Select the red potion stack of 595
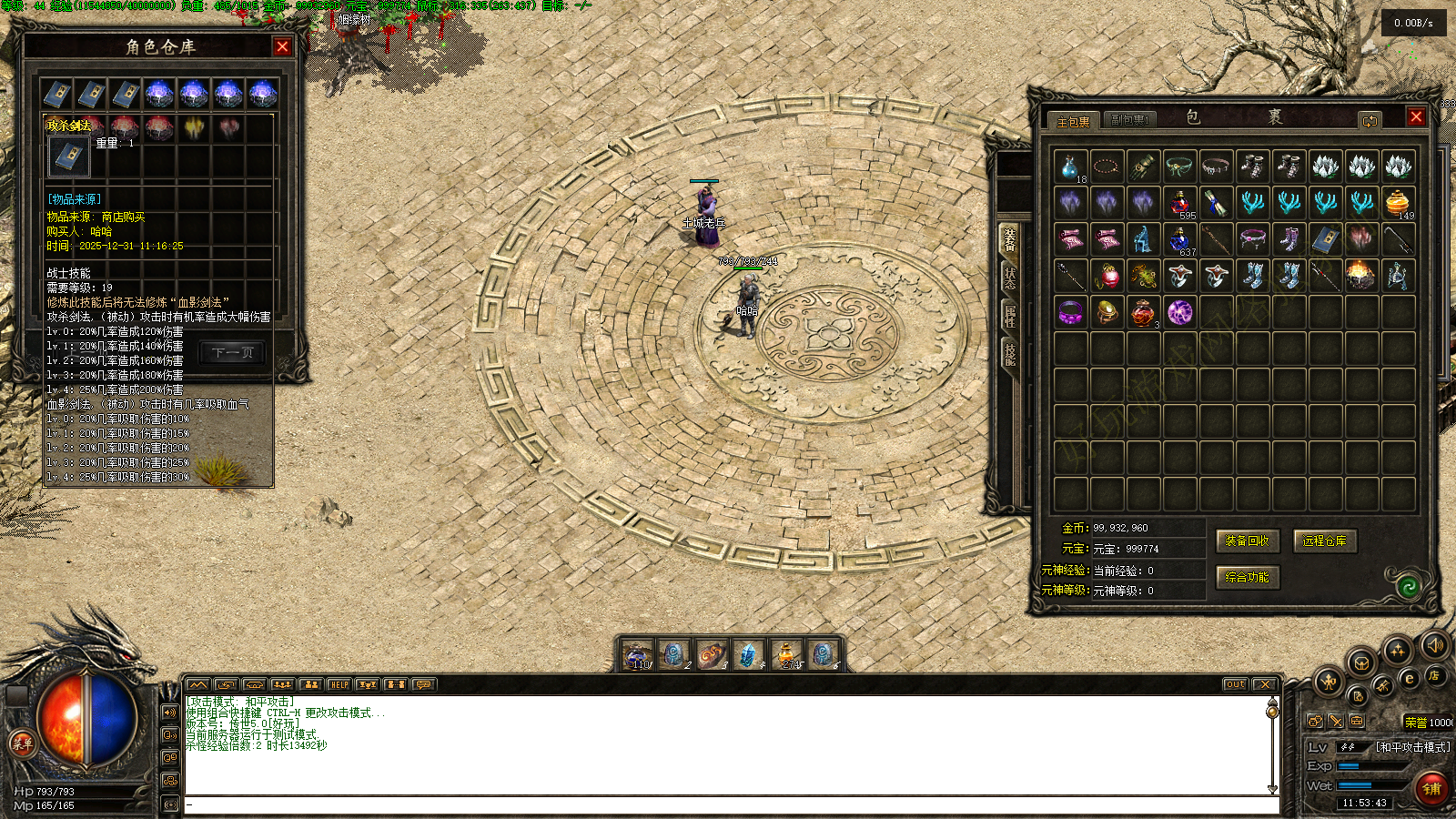The width and height of the screenshot is (1456, 819). [x=1180, y=203]
